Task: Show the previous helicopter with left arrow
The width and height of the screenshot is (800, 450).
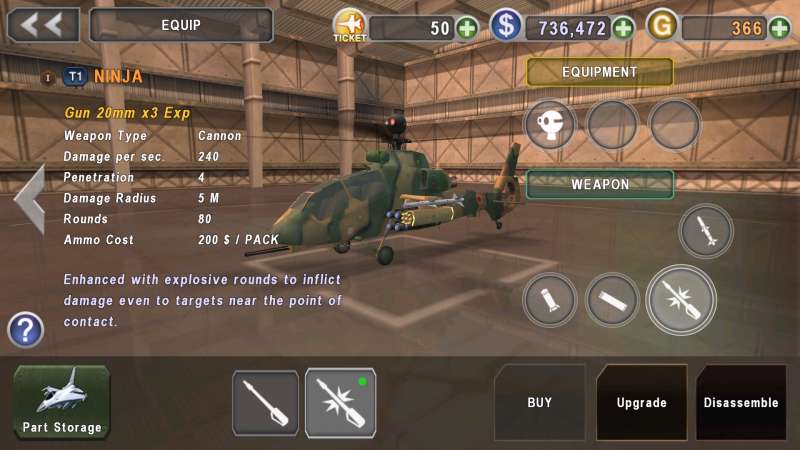Action: [28, 198]
